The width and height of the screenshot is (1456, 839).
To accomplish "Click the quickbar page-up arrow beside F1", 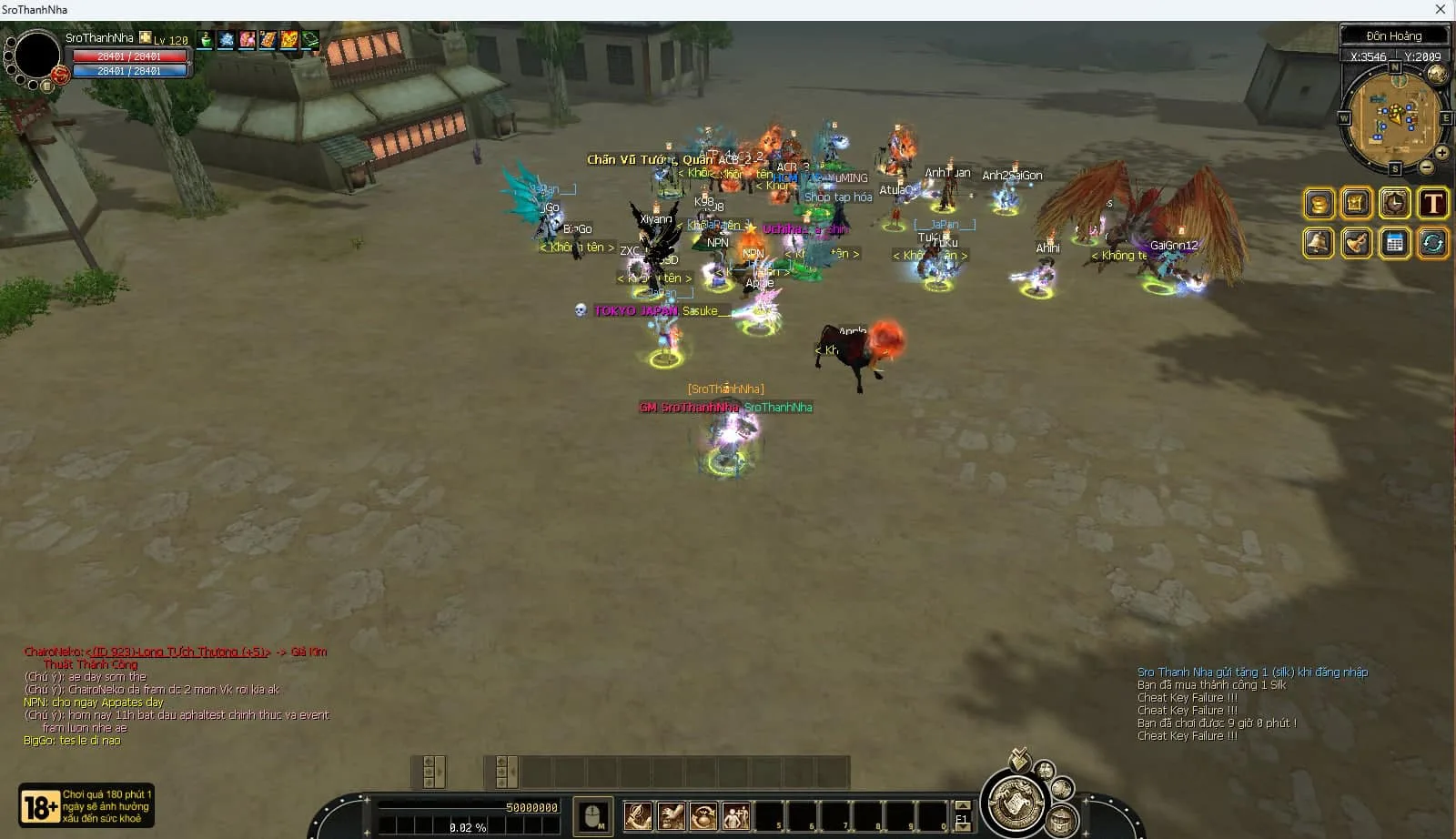I will click(963, 806).
